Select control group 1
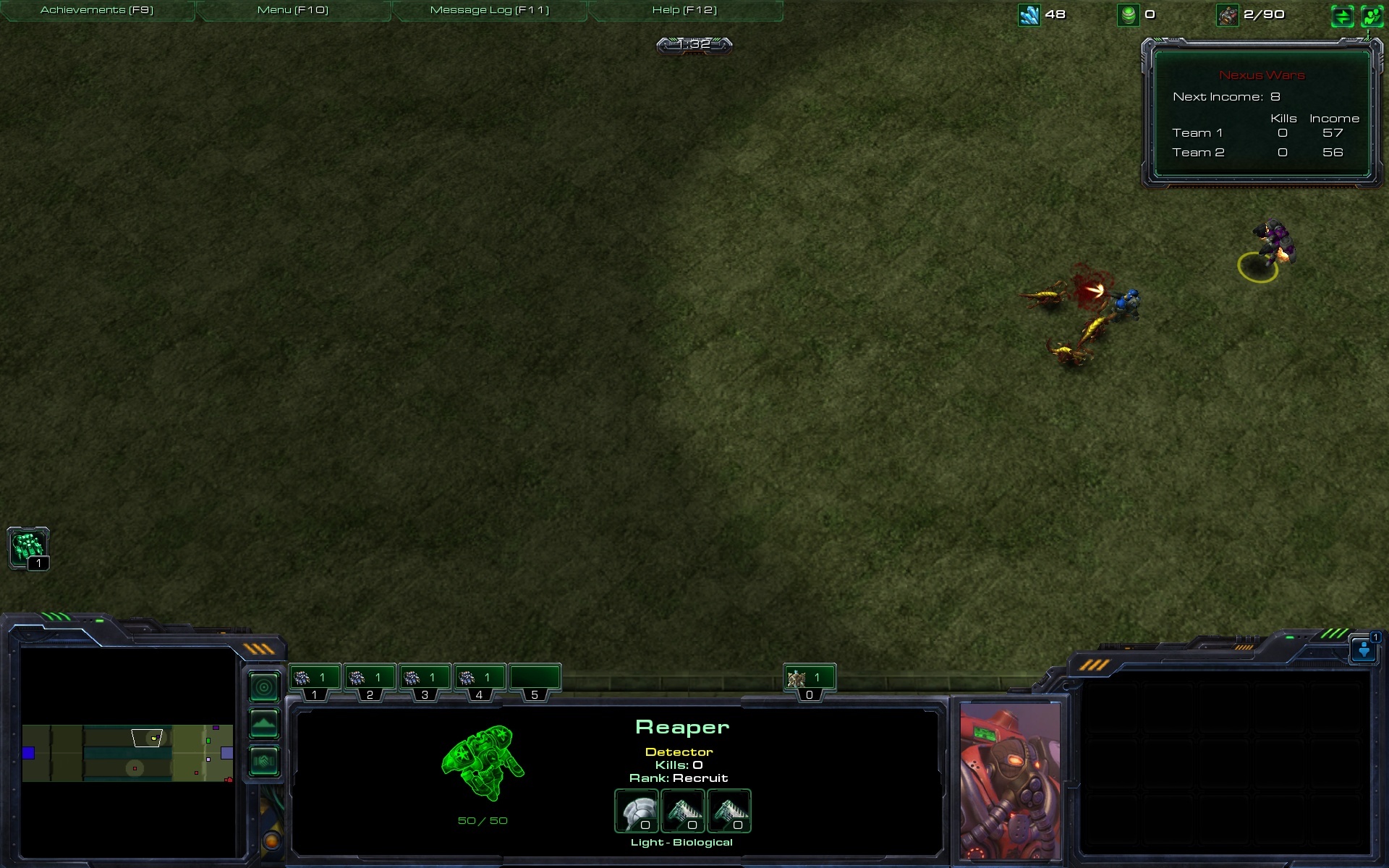The height and width of the screenshot is (868, 1389). point(315,678)
